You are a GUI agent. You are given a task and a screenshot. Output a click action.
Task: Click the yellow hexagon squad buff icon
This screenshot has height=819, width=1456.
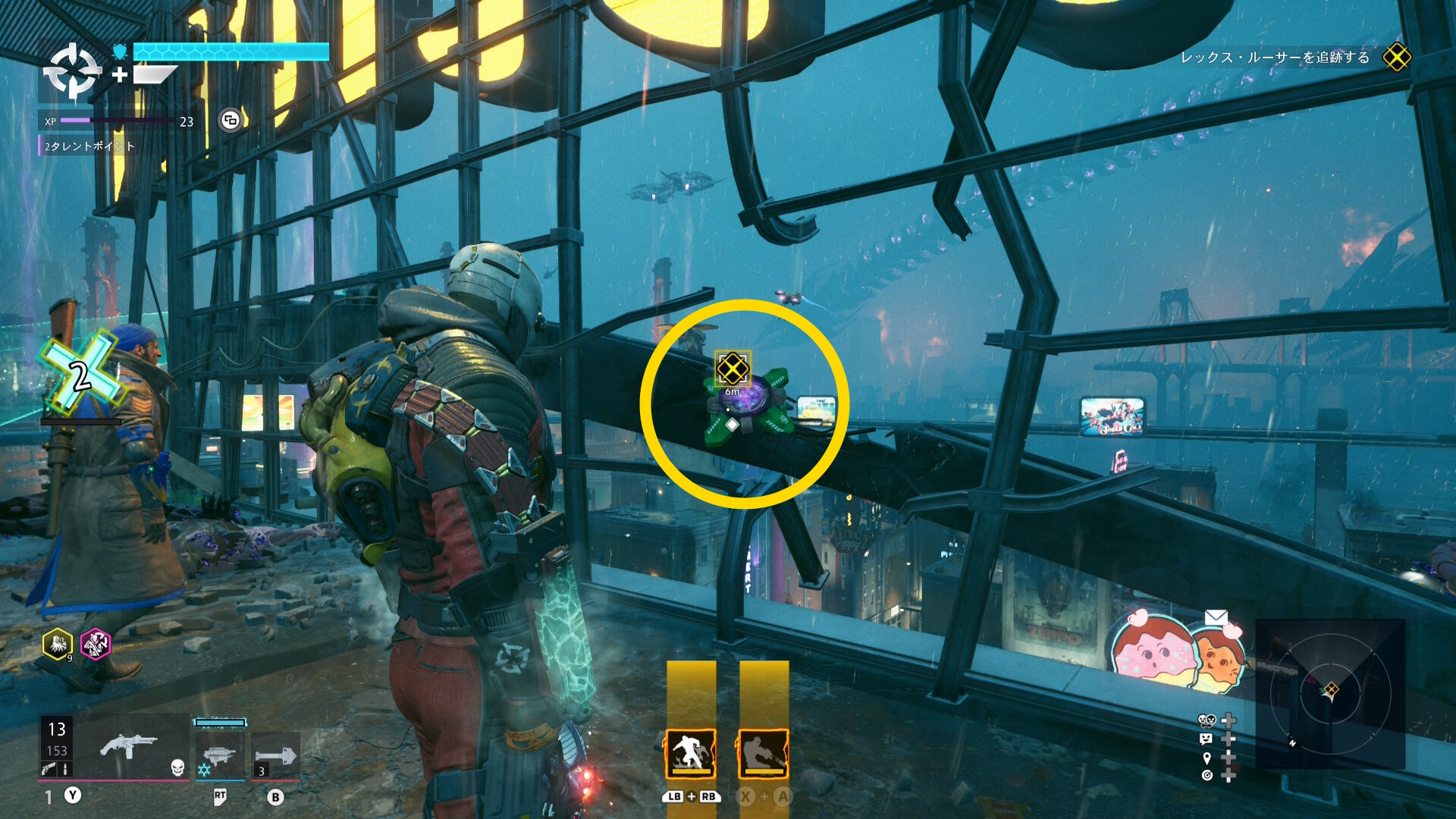coord(58,645)
